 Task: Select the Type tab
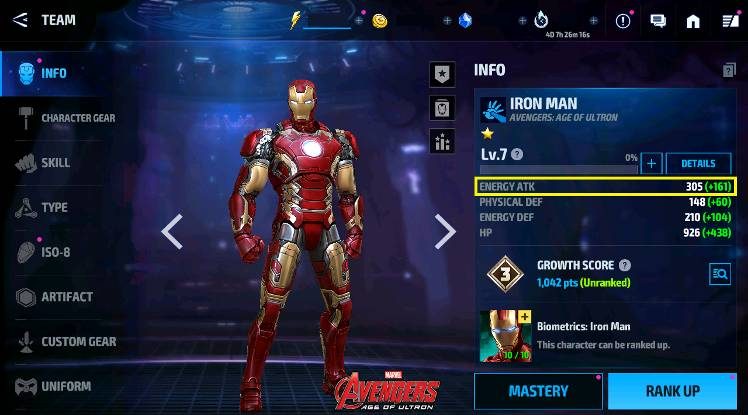tap(54, 208)
